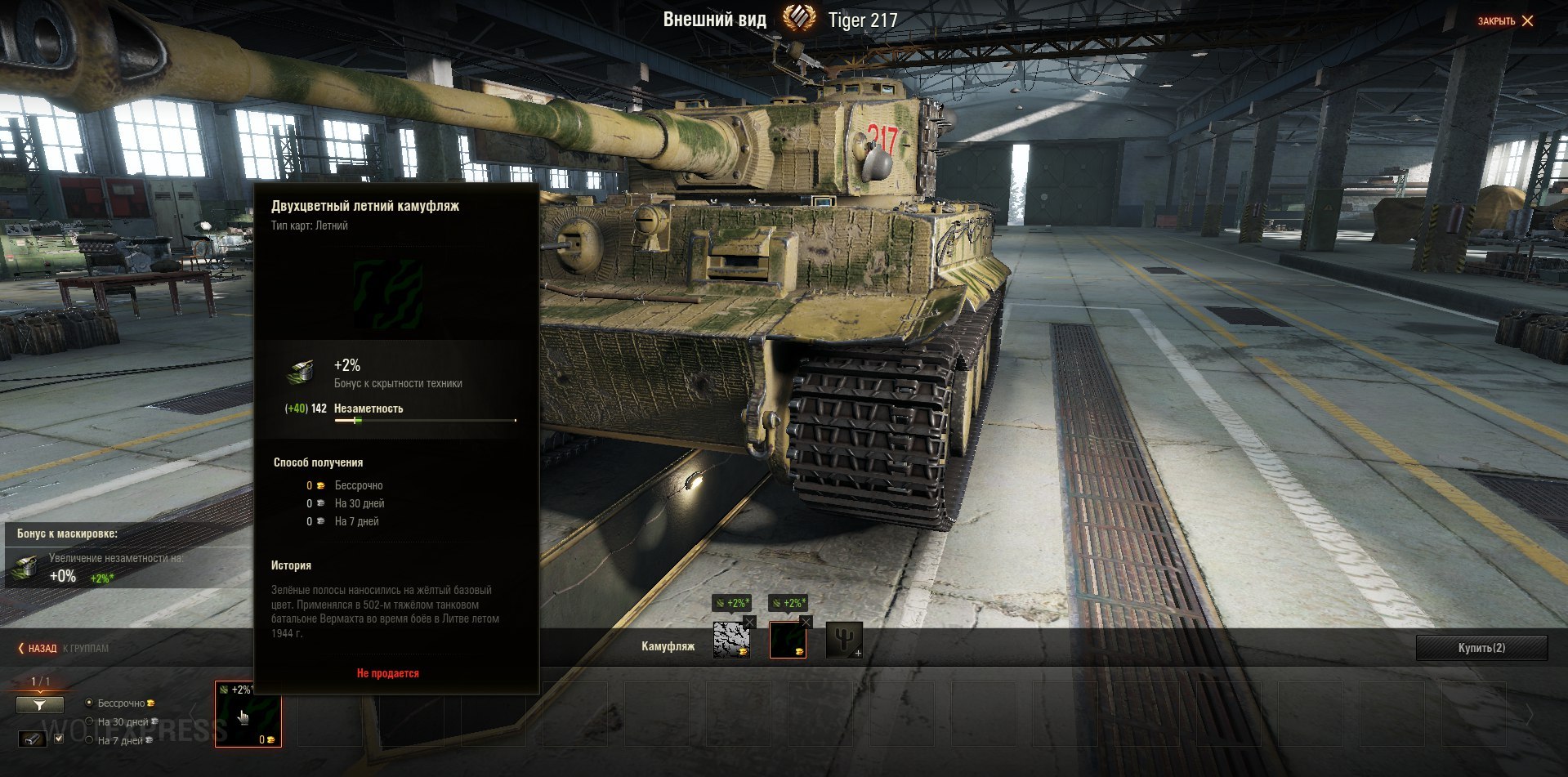Select the permanent 'Бессрочно' purchase option

tap(90, 703)
